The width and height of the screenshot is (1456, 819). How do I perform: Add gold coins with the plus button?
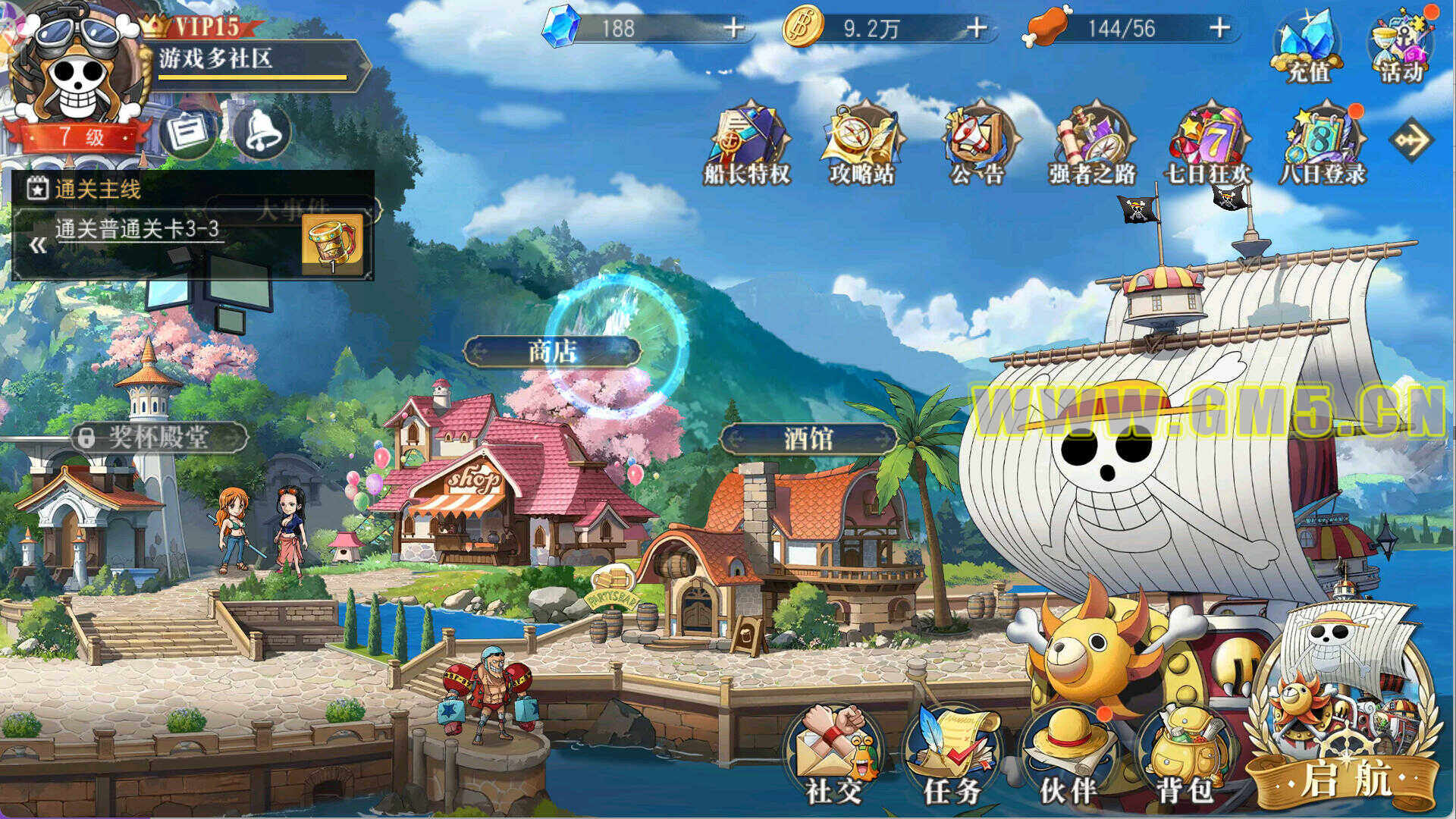click(x=977, y=29)
